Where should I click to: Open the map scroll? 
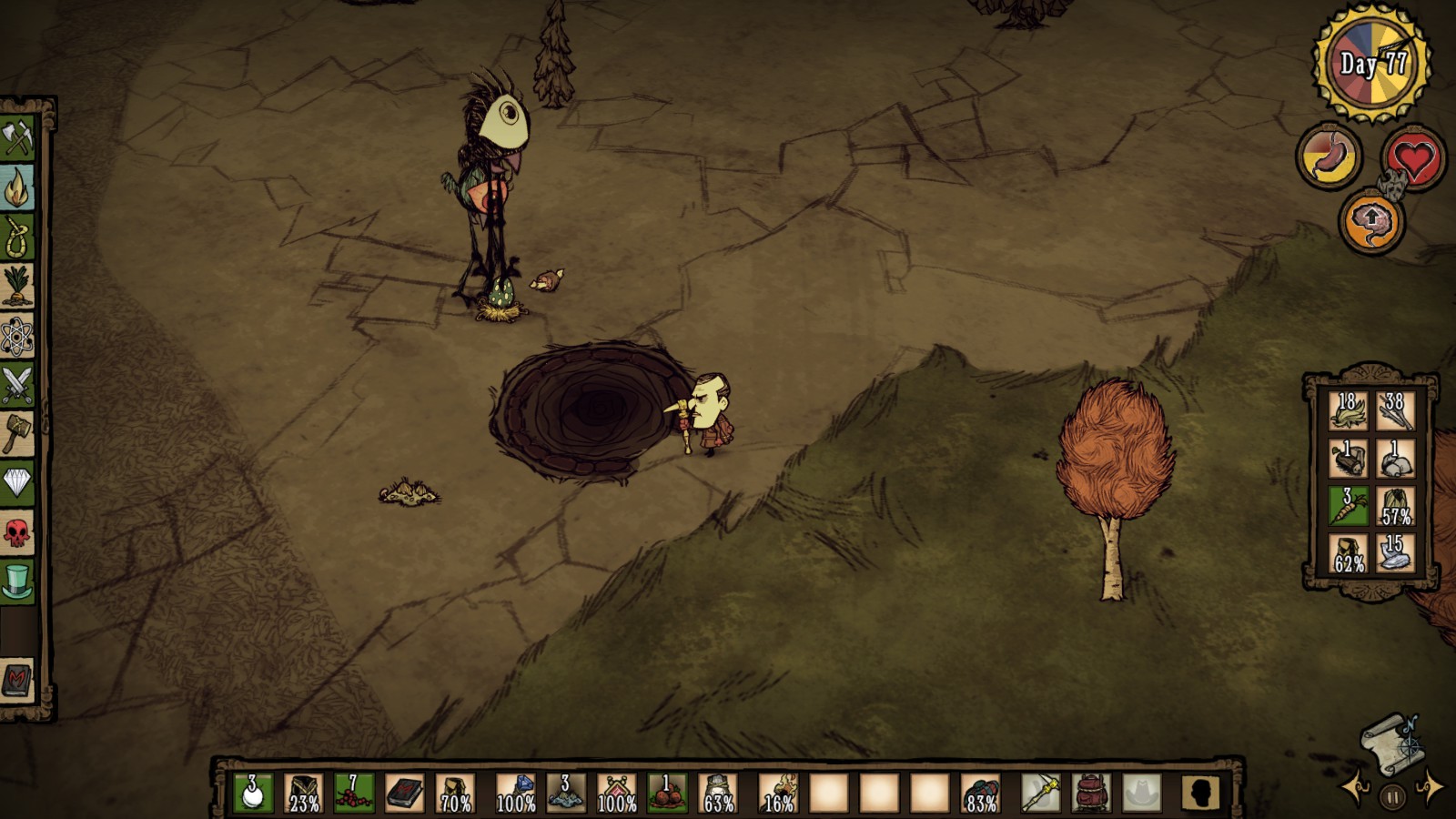pyautogui.click(x=1390, y=742)
